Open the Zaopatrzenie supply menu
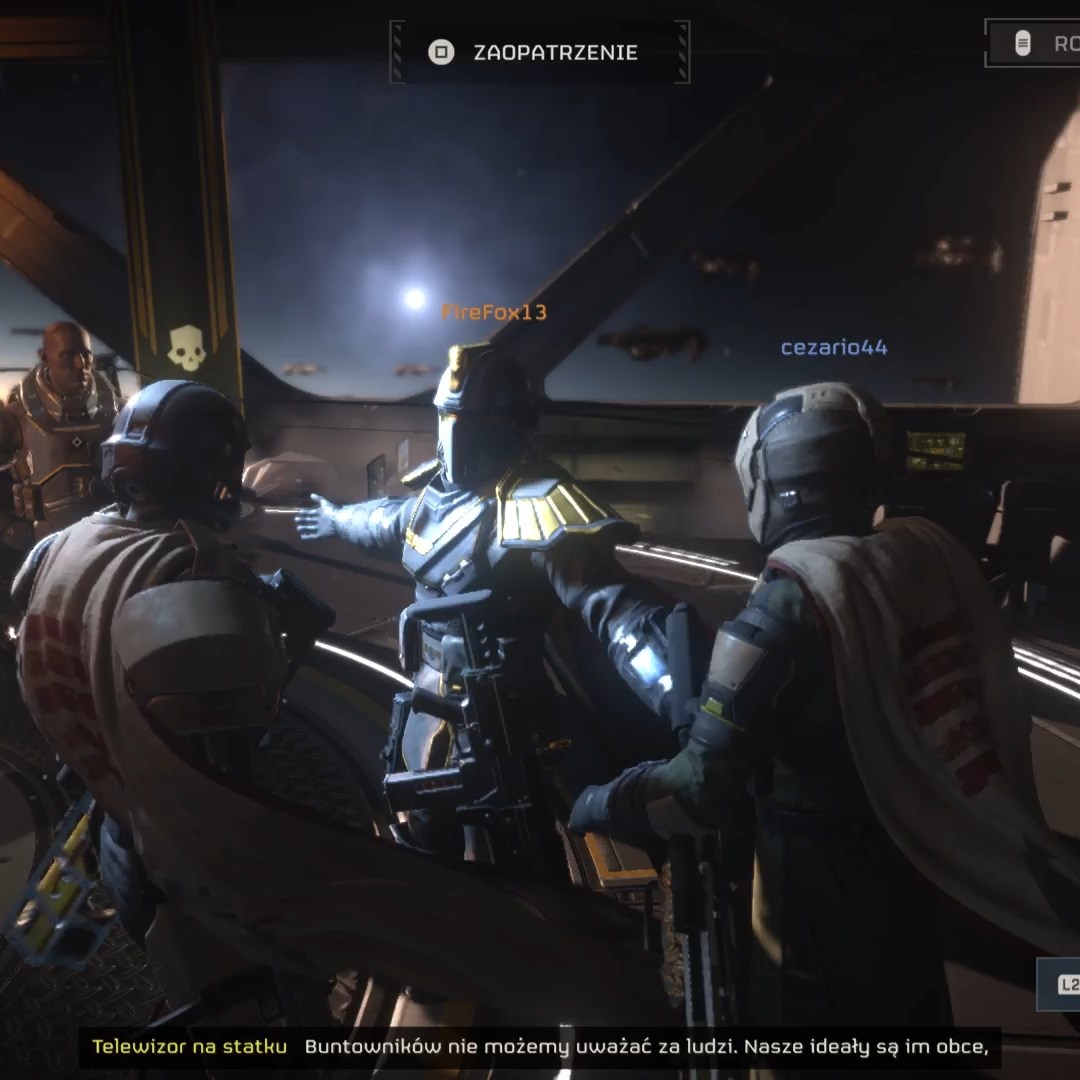1080x1080 pixels. [x=539, y=53]
